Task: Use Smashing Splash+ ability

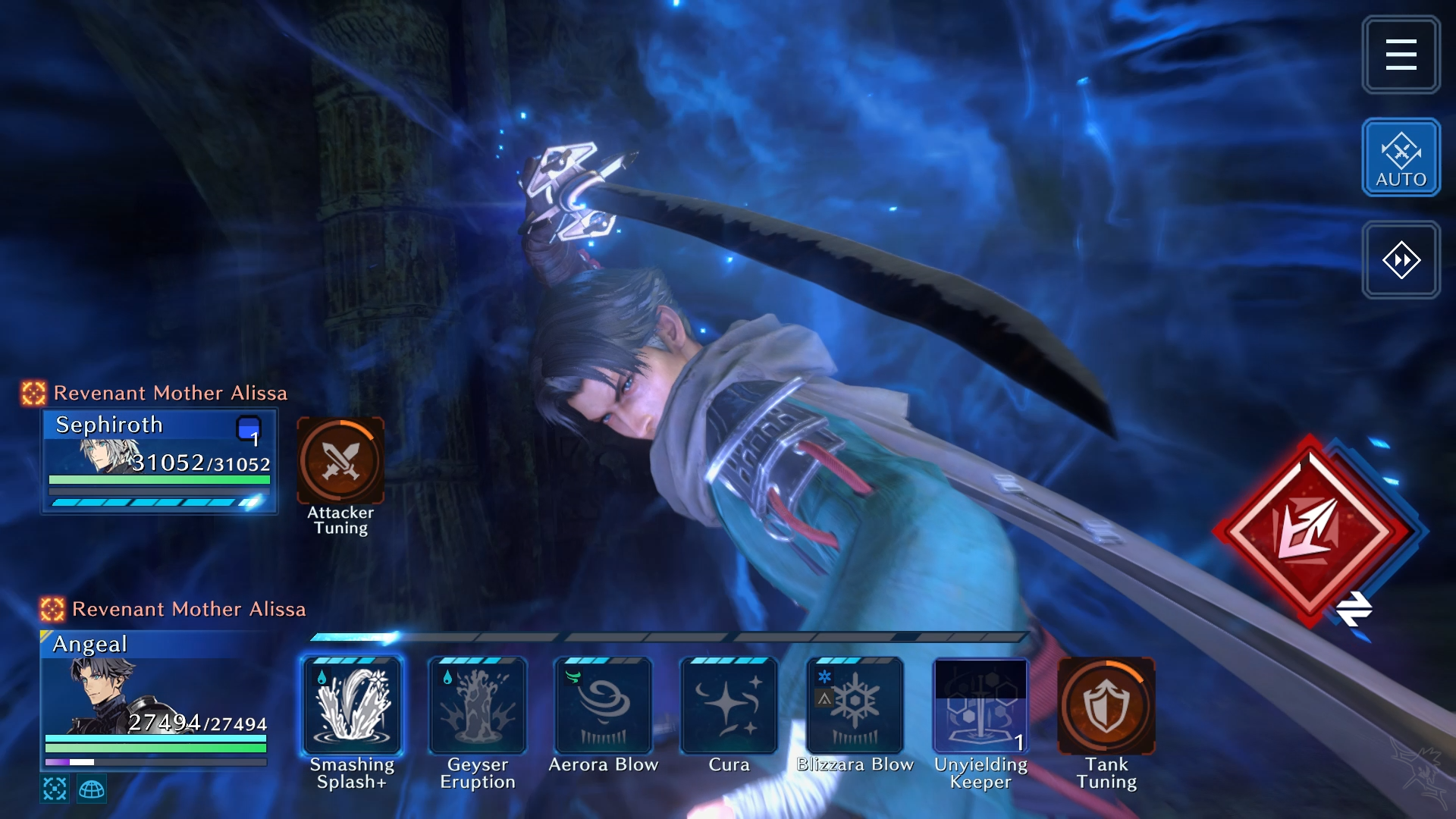Action: [x=352, y=705]
